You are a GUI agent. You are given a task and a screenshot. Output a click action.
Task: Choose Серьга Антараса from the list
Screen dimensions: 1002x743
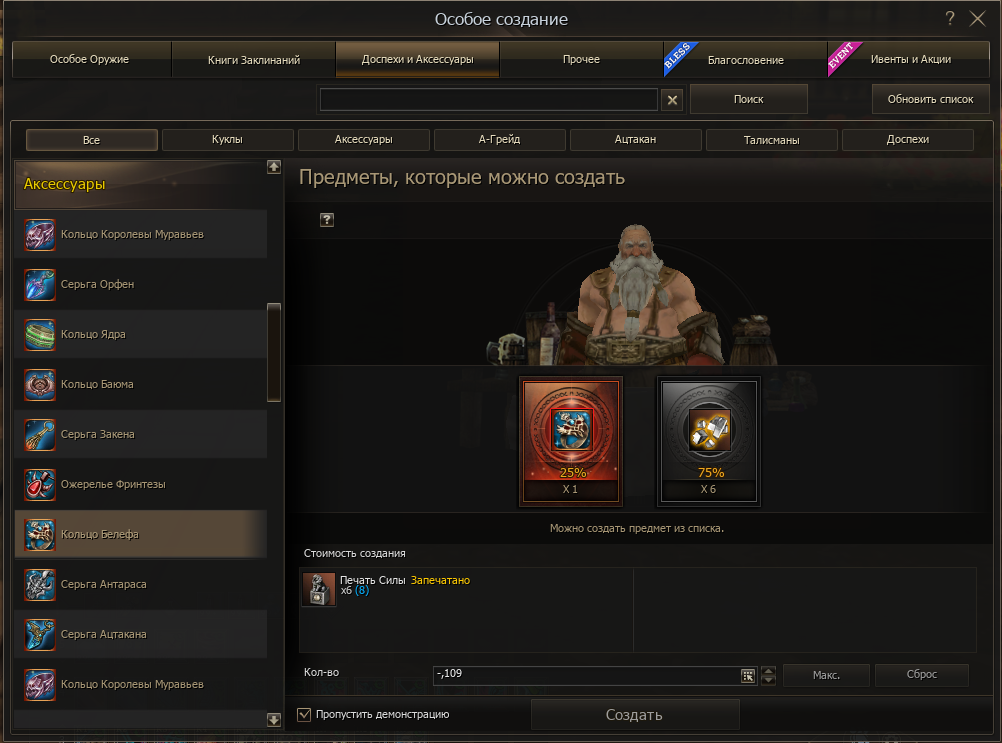tap(140, 584)
